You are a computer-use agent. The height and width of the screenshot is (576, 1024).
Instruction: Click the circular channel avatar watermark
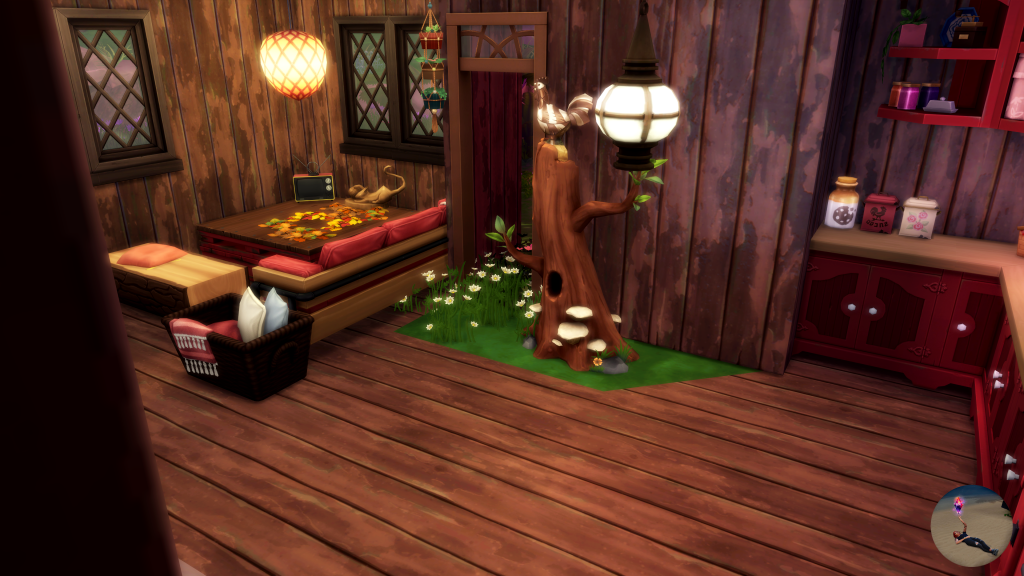coord(970,526)
